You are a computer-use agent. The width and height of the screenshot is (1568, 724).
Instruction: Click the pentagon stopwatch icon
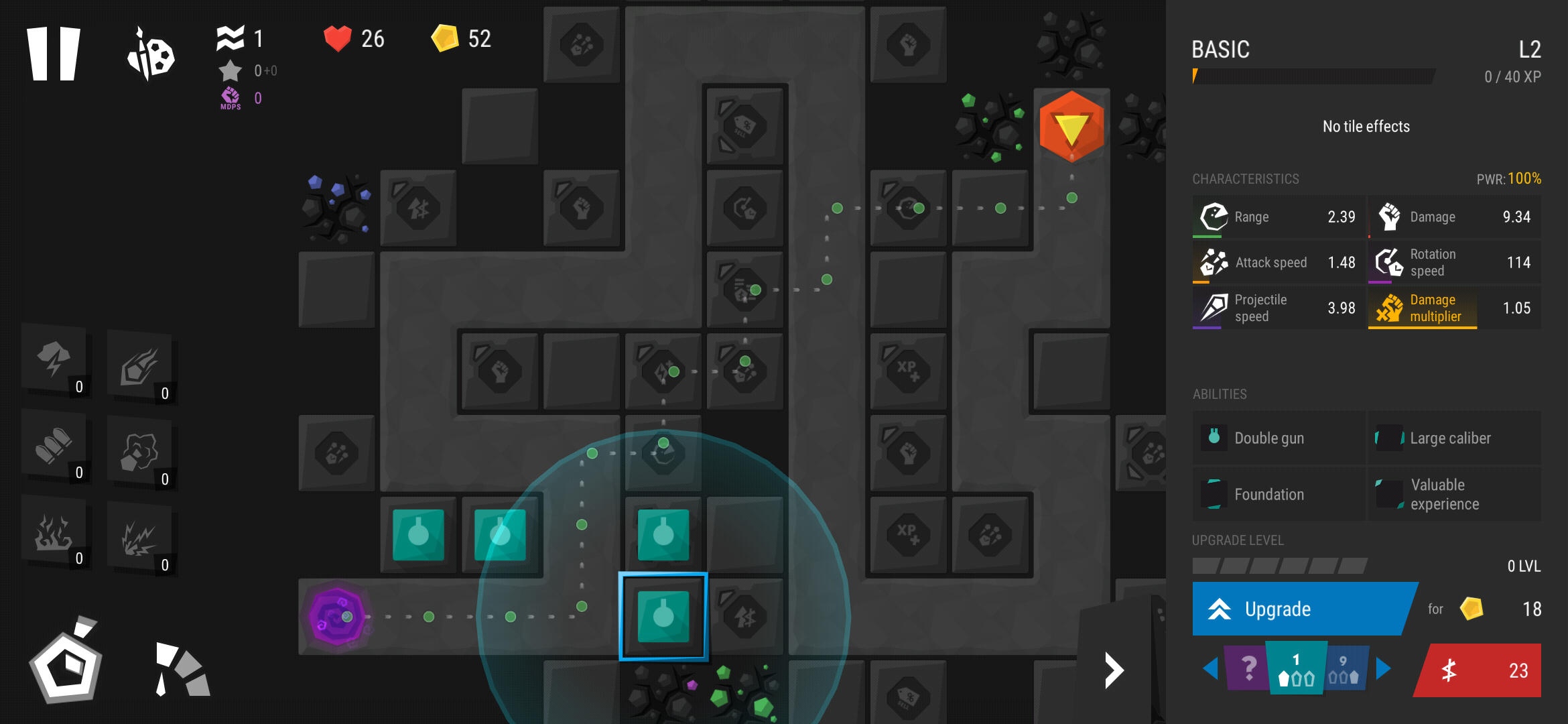point(66,664)
